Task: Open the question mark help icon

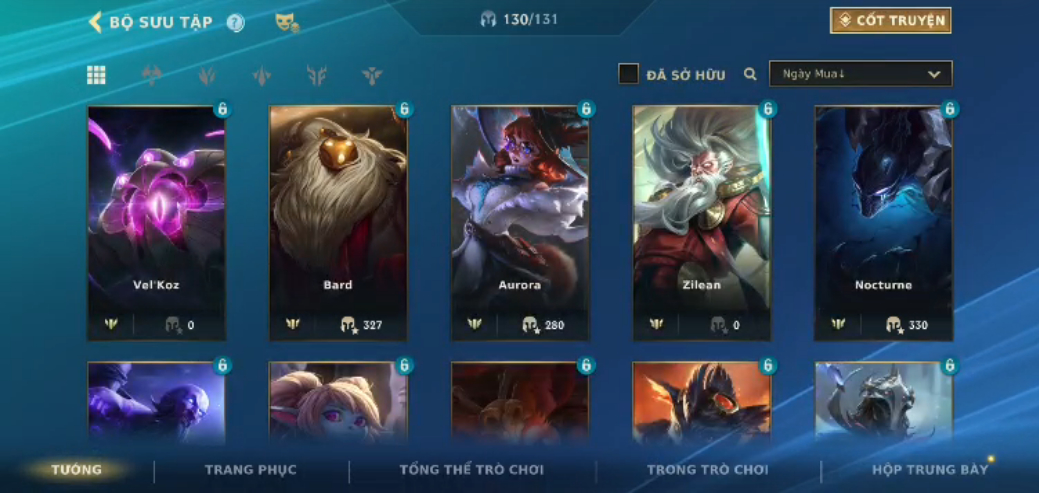Action: point(236,23)
